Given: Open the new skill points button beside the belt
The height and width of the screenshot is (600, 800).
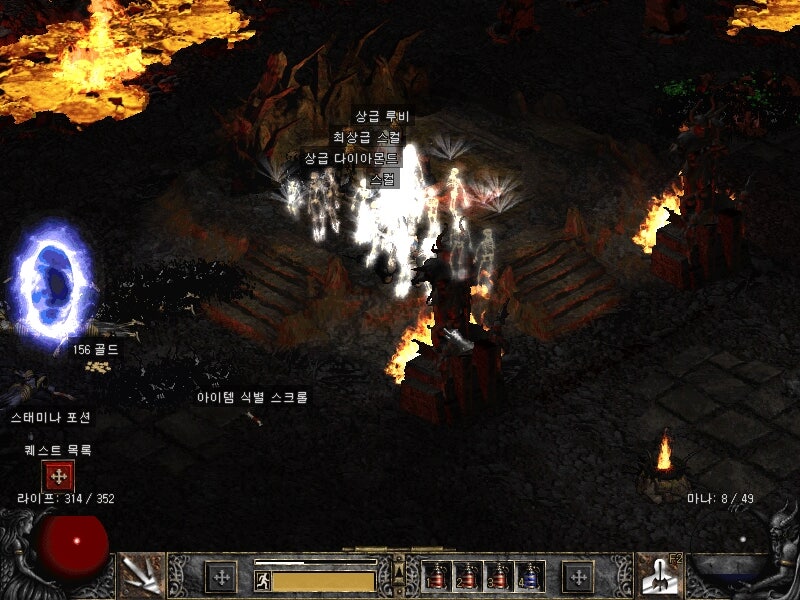Looking at the screenshot, I should click(578, 577).
